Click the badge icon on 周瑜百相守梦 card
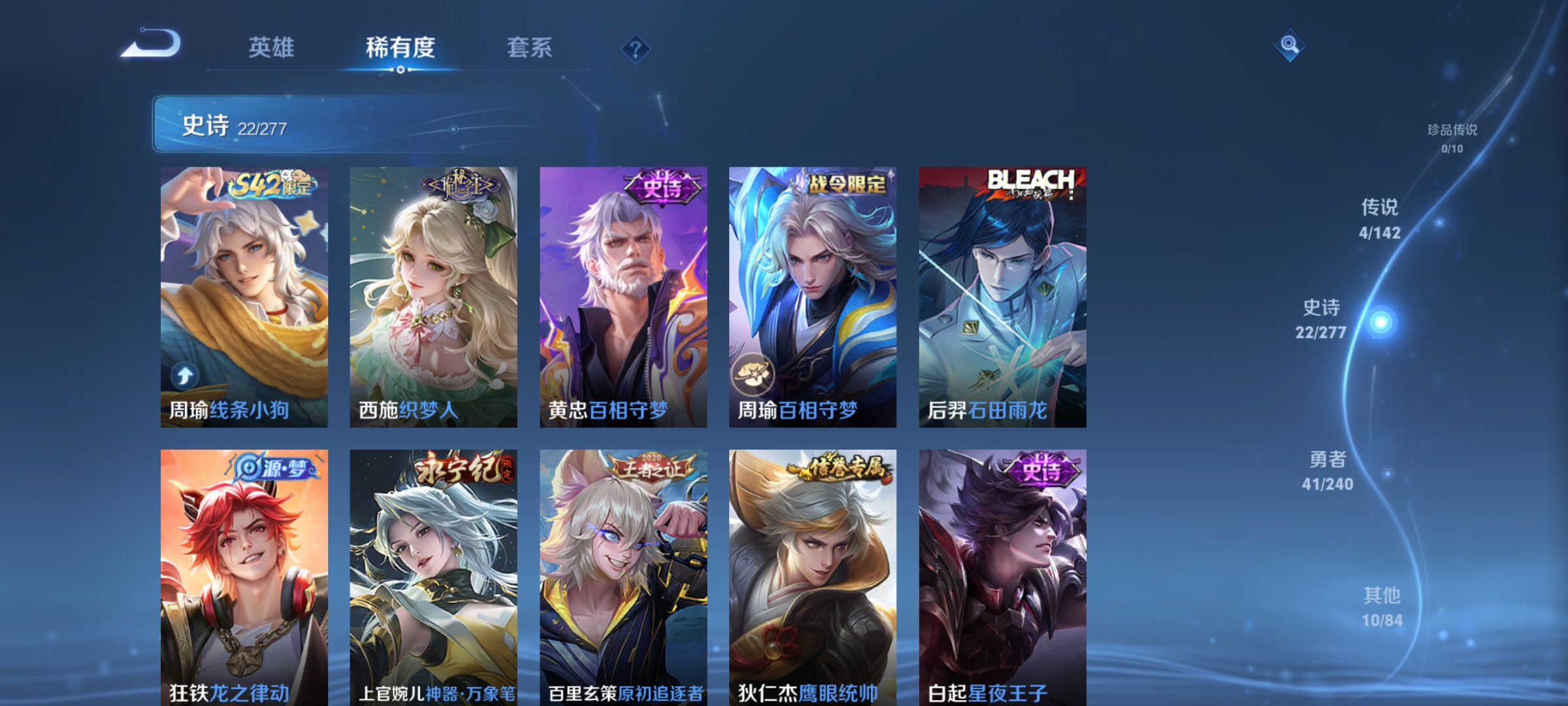 pos(755,373)
